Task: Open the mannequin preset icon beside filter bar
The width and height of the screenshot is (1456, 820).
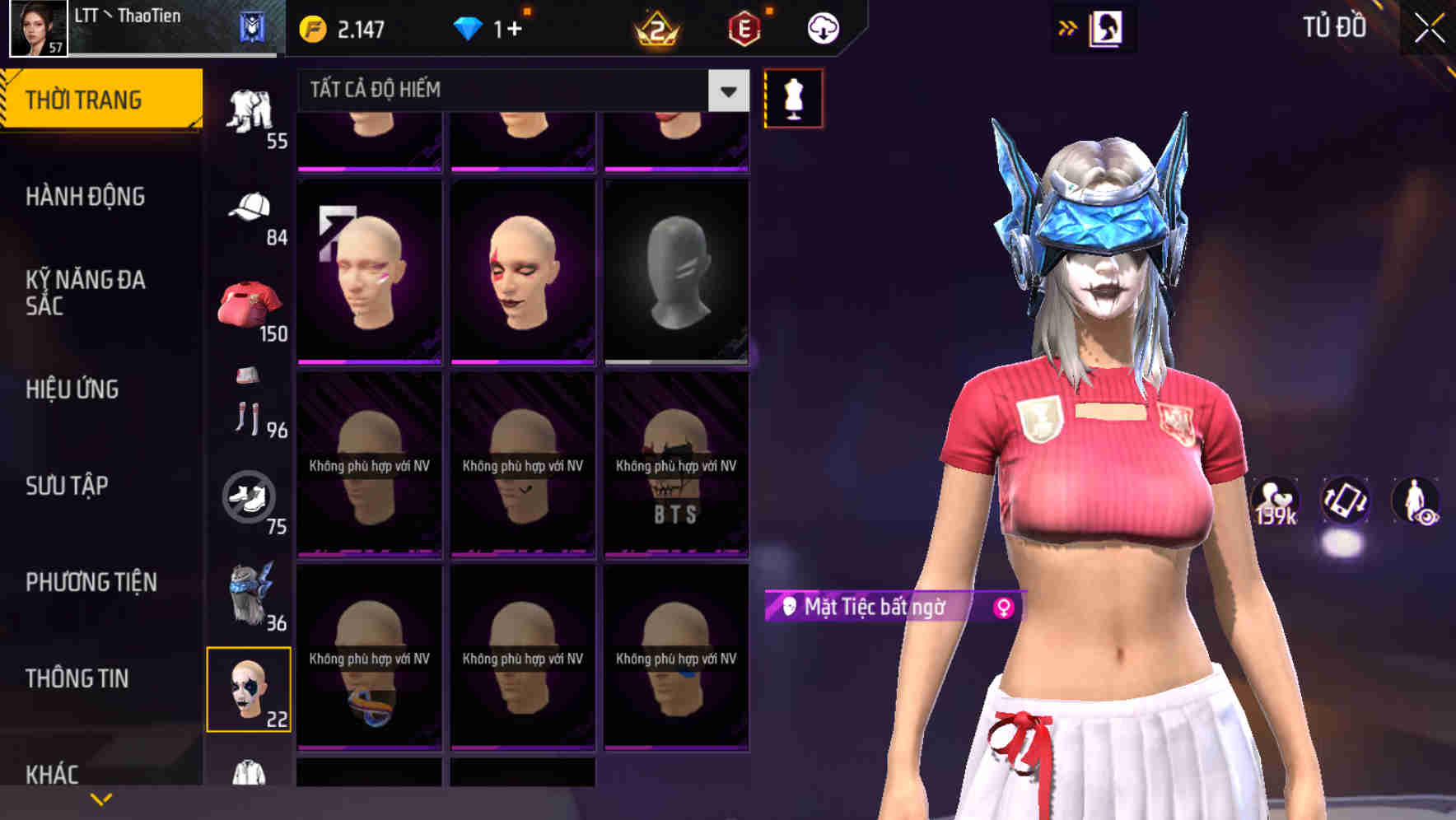Action: coord(793,97)
